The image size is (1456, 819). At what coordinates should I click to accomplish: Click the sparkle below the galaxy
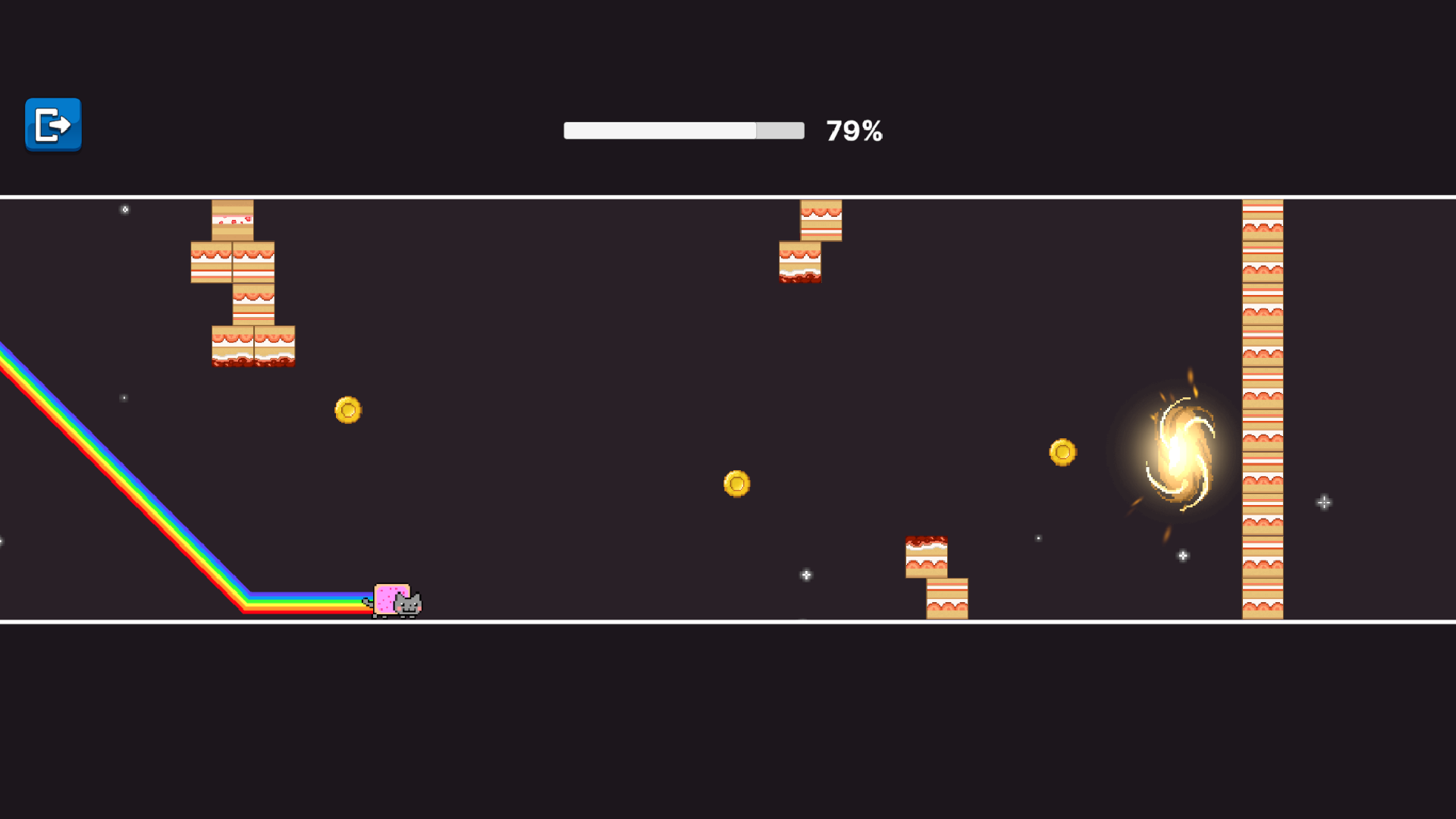click(1181, 555)
